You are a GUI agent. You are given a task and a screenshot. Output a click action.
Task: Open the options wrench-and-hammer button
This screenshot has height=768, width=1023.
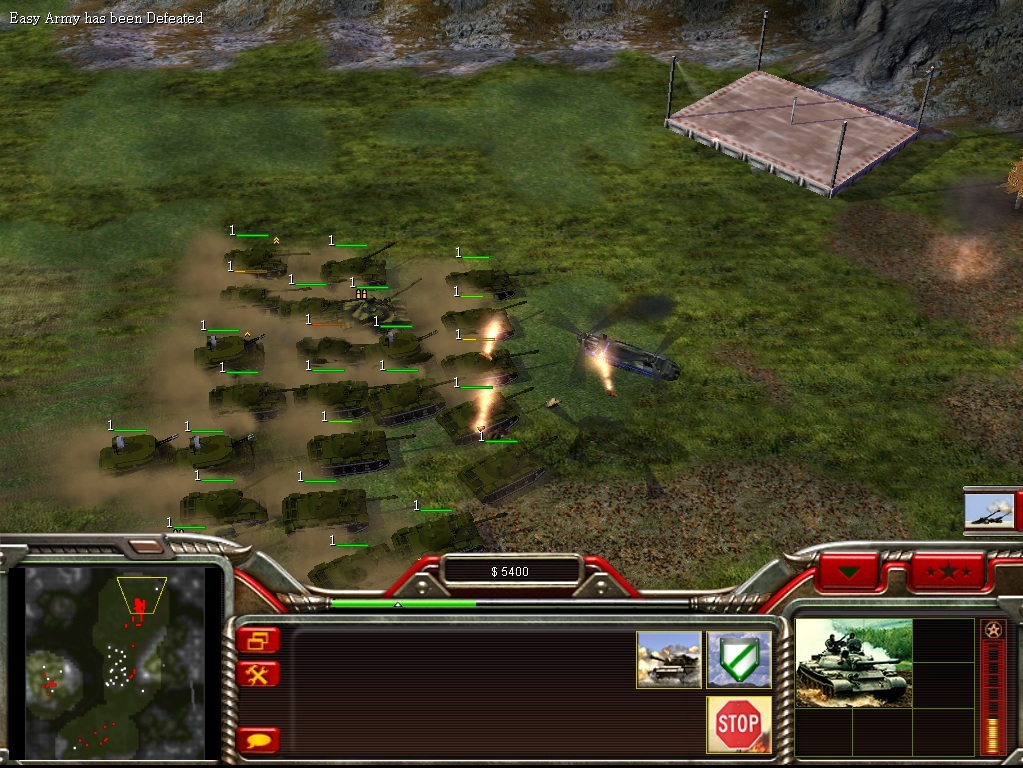tap(258, 674)
